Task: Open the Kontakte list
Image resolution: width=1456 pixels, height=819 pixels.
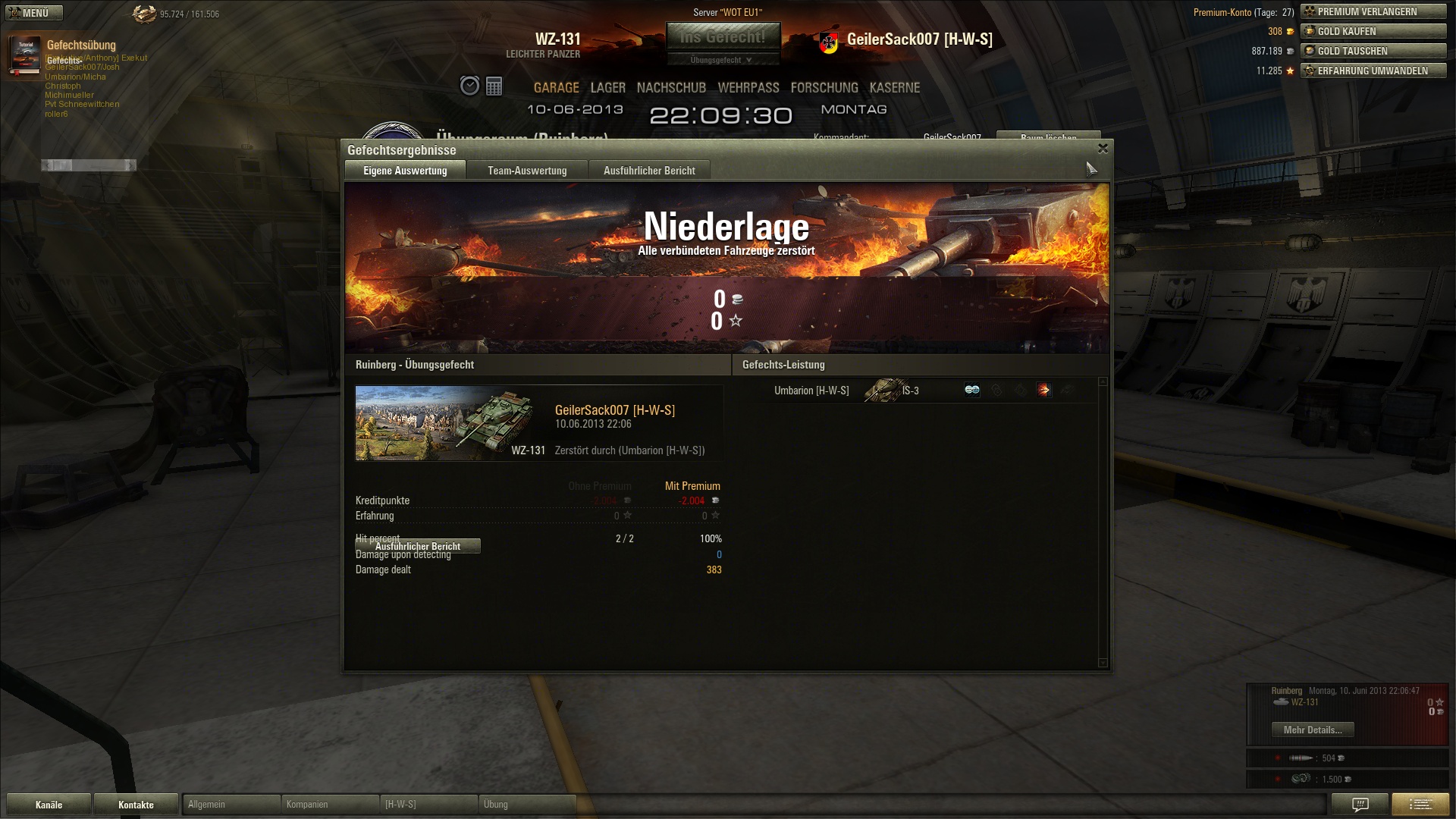Action: point(136,805)
